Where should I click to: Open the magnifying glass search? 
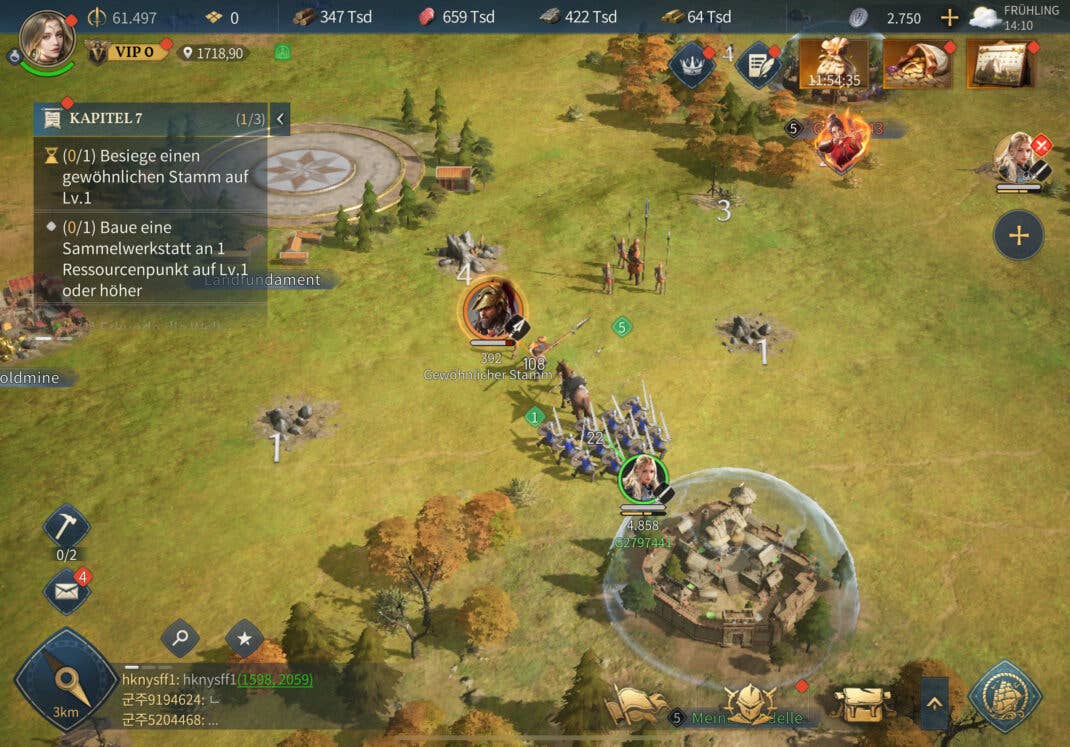click(x=180, y=637)
